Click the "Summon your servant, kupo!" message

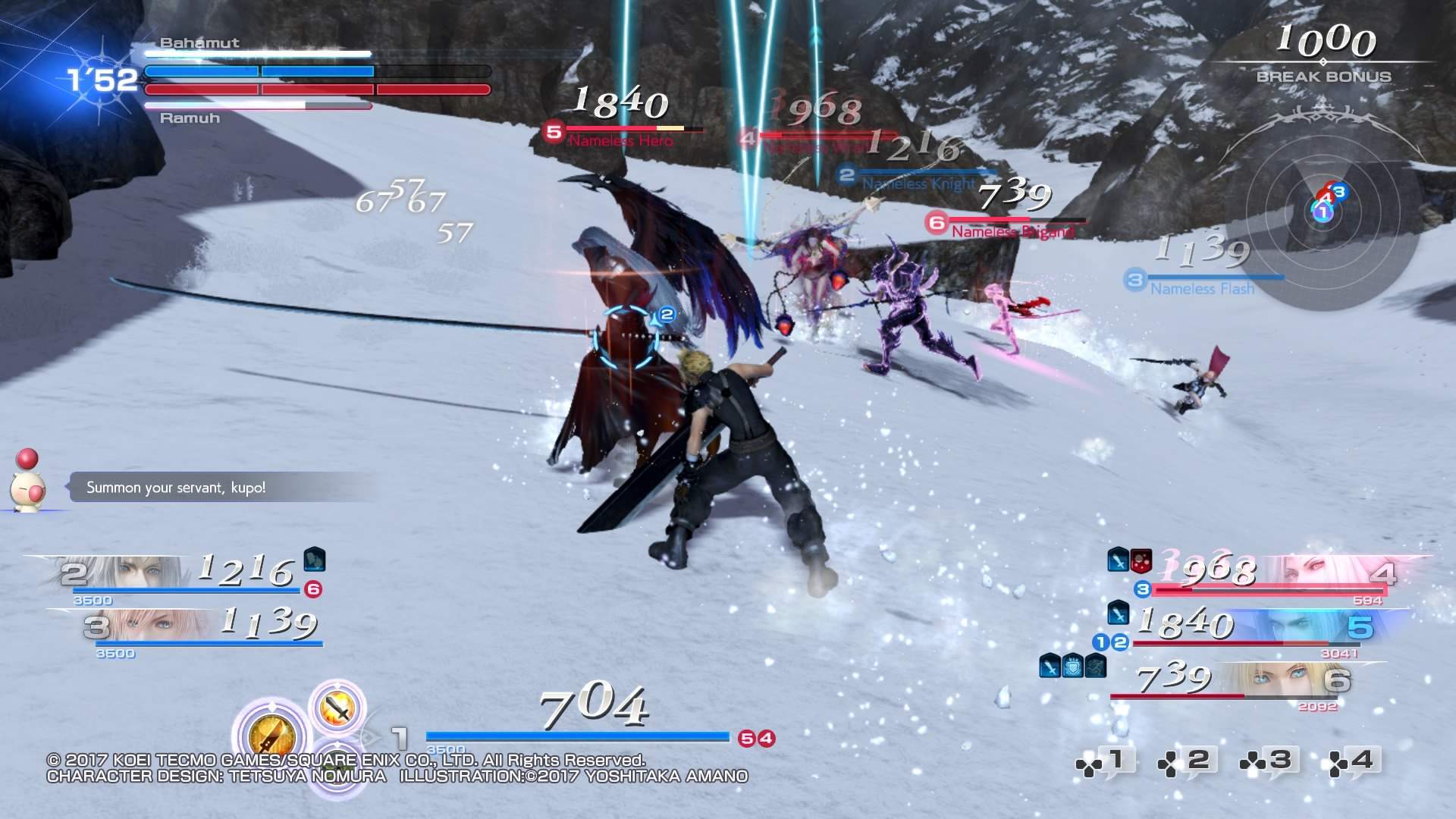[x=176, y=488]
